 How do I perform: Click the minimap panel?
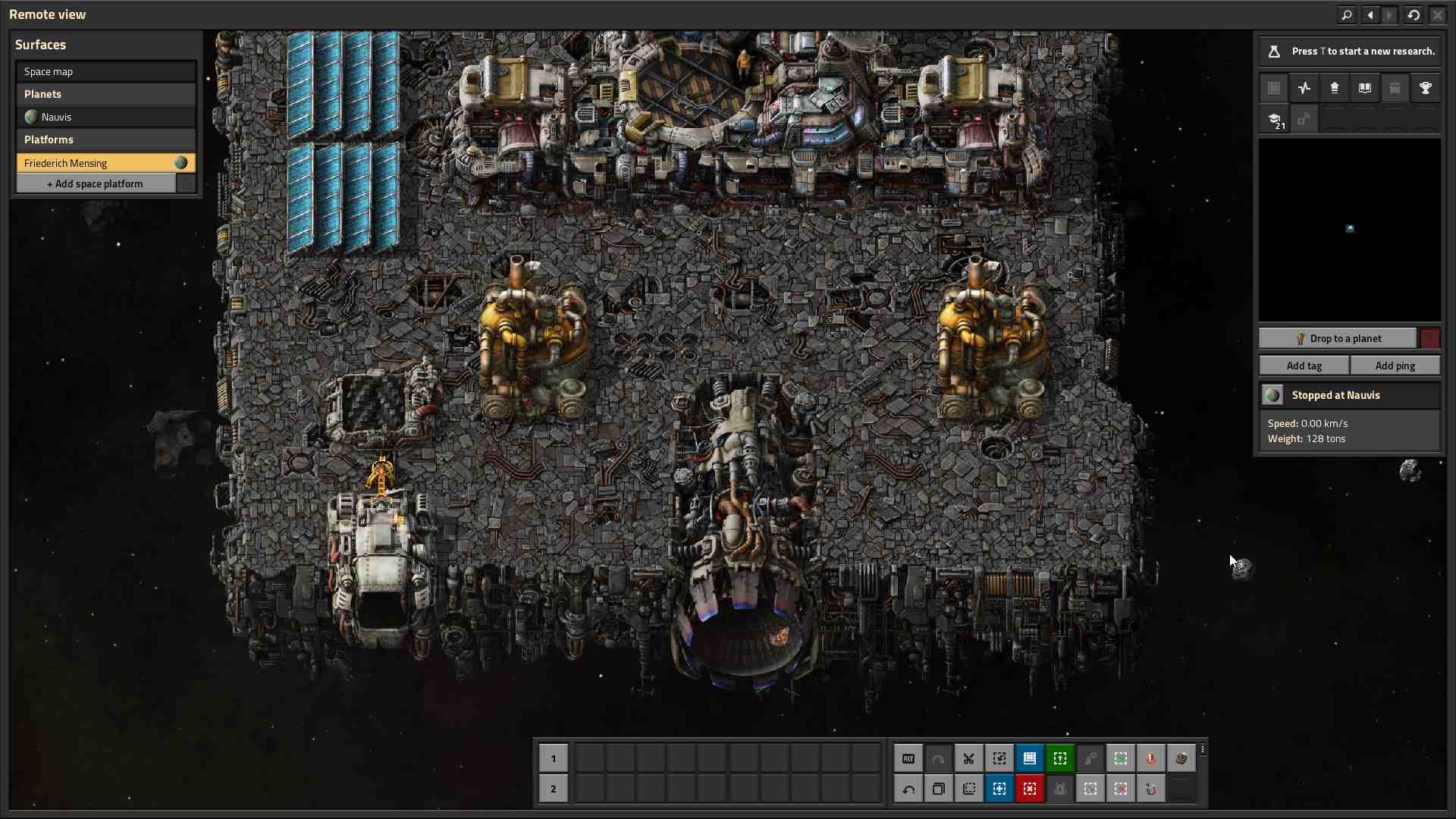click(x=1349, y=229)
